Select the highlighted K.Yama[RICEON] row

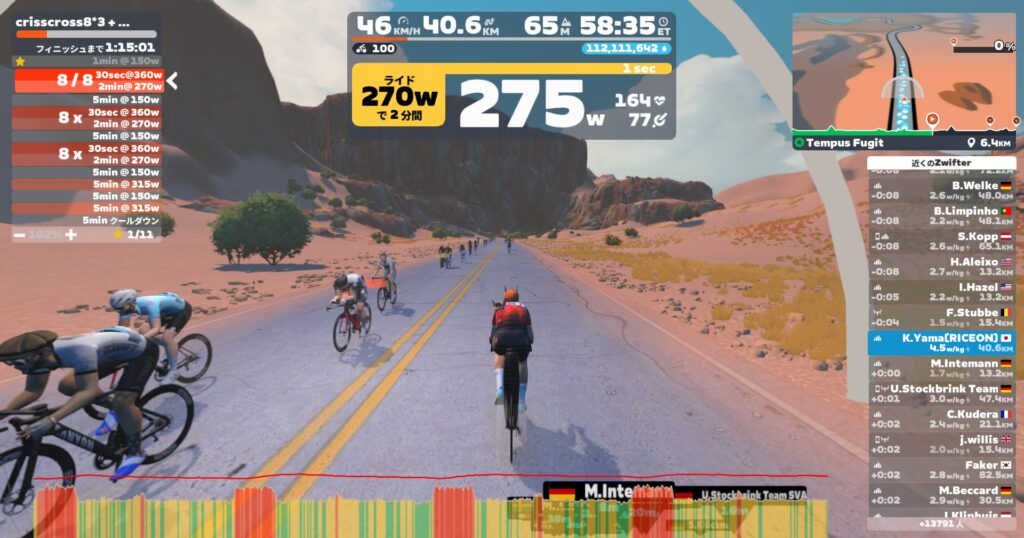941,343
